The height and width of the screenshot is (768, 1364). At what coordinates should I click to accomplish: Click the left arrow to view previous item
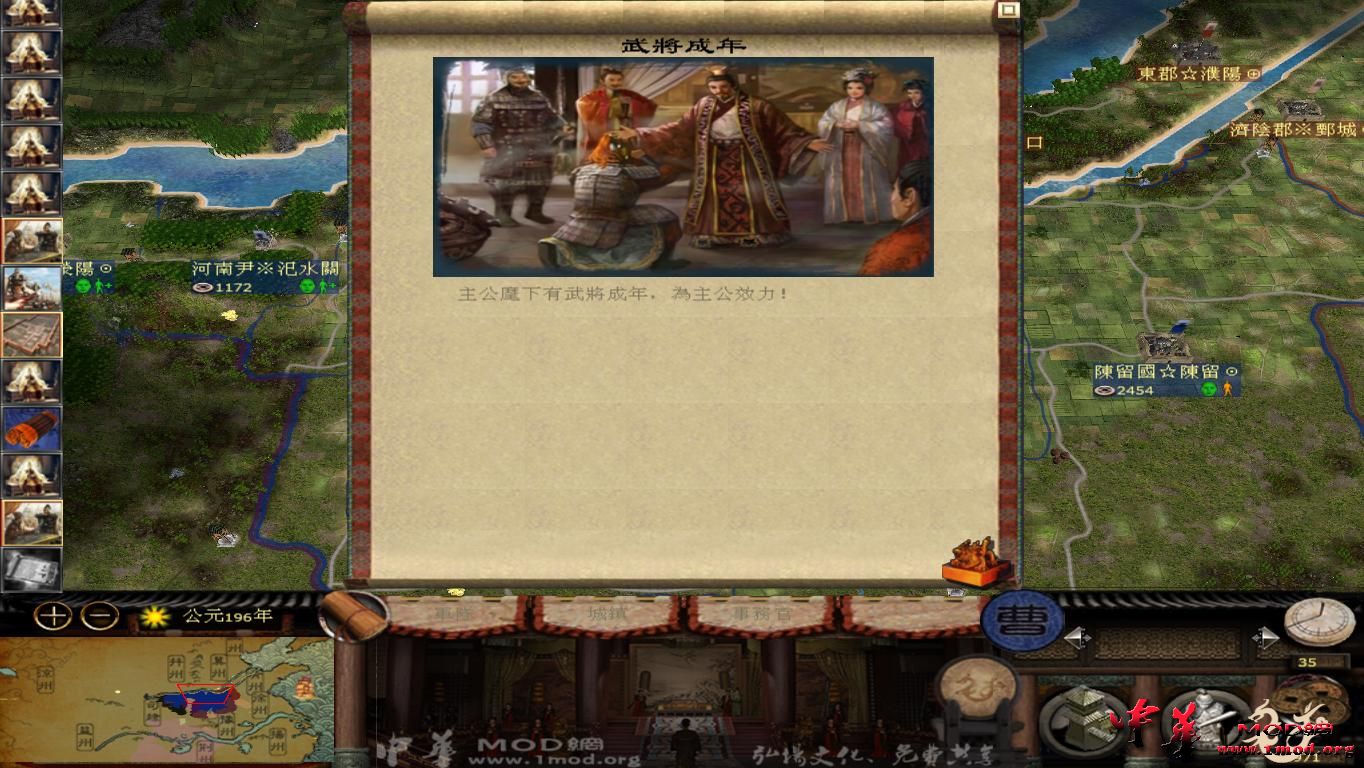point(1078,636)
